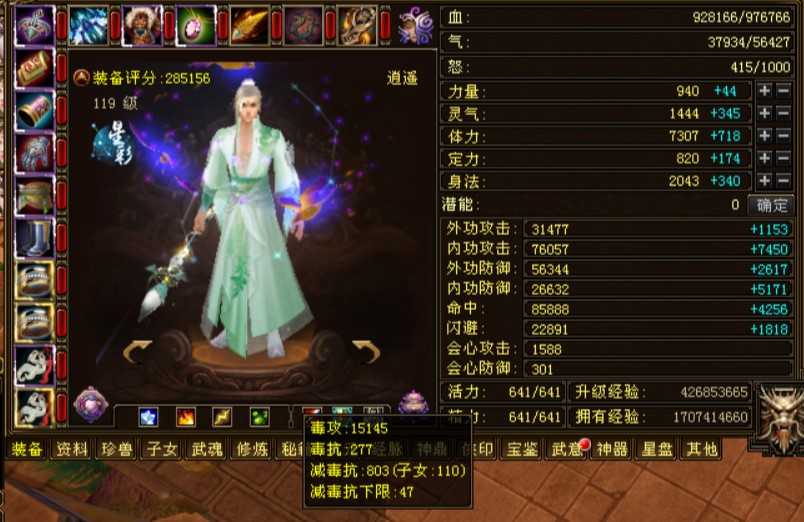Switch to the 装备 tab

27,449
